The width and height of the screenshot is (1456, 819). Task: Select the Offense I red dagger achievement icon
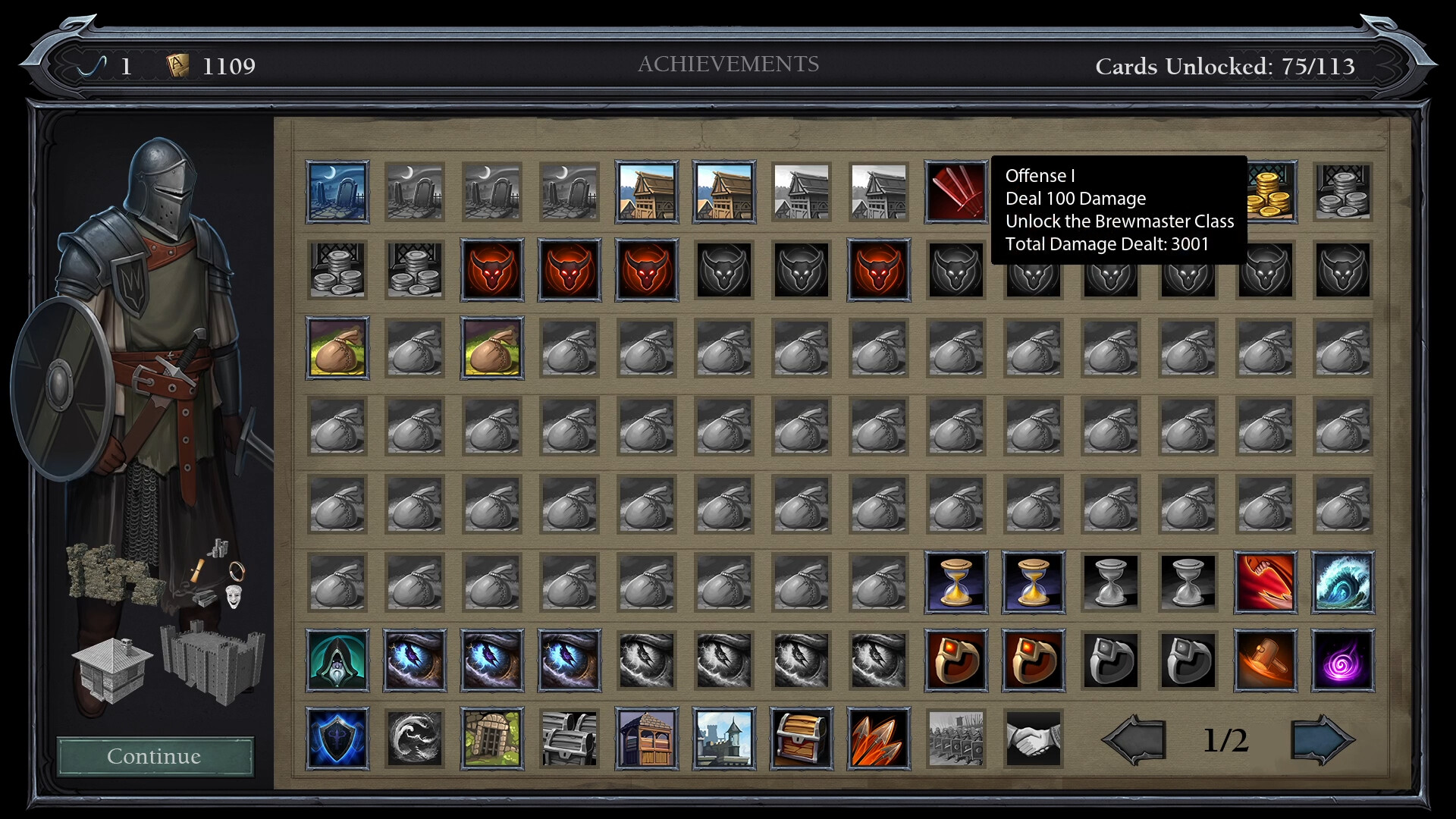coord(956,191)
